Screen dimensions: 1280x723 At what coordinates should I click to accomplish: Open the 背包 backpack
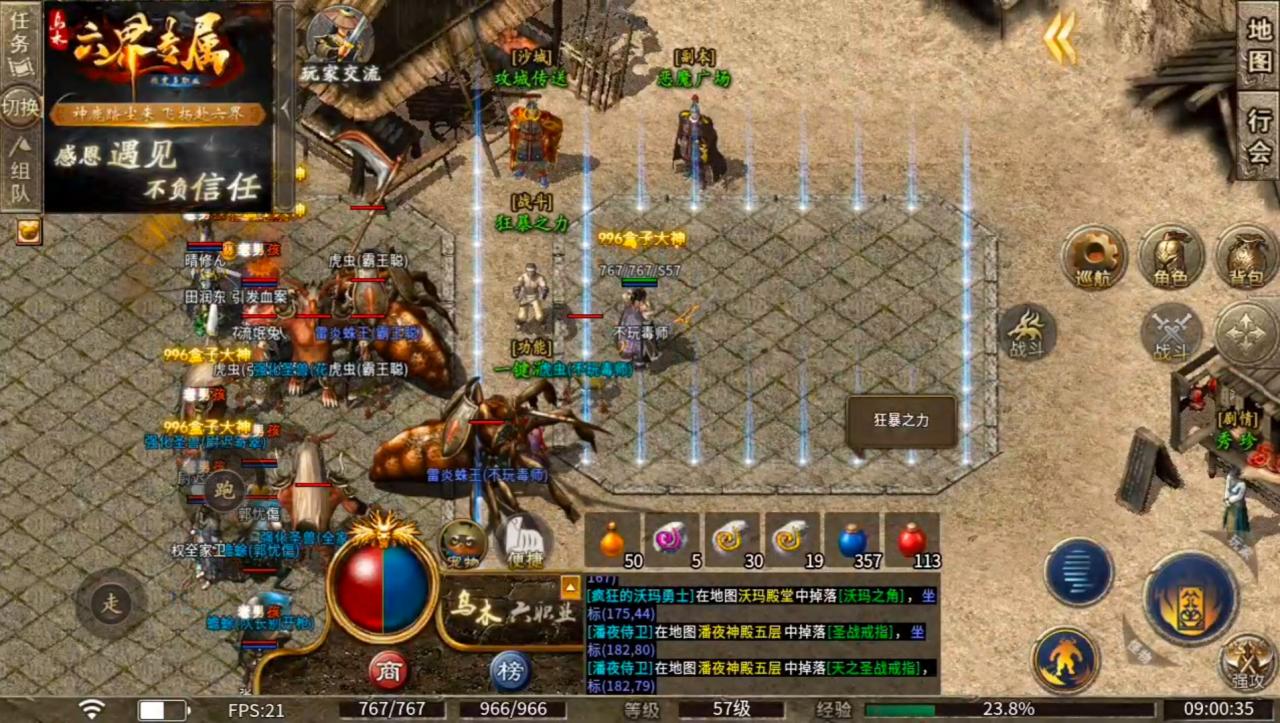point(1246,257)
